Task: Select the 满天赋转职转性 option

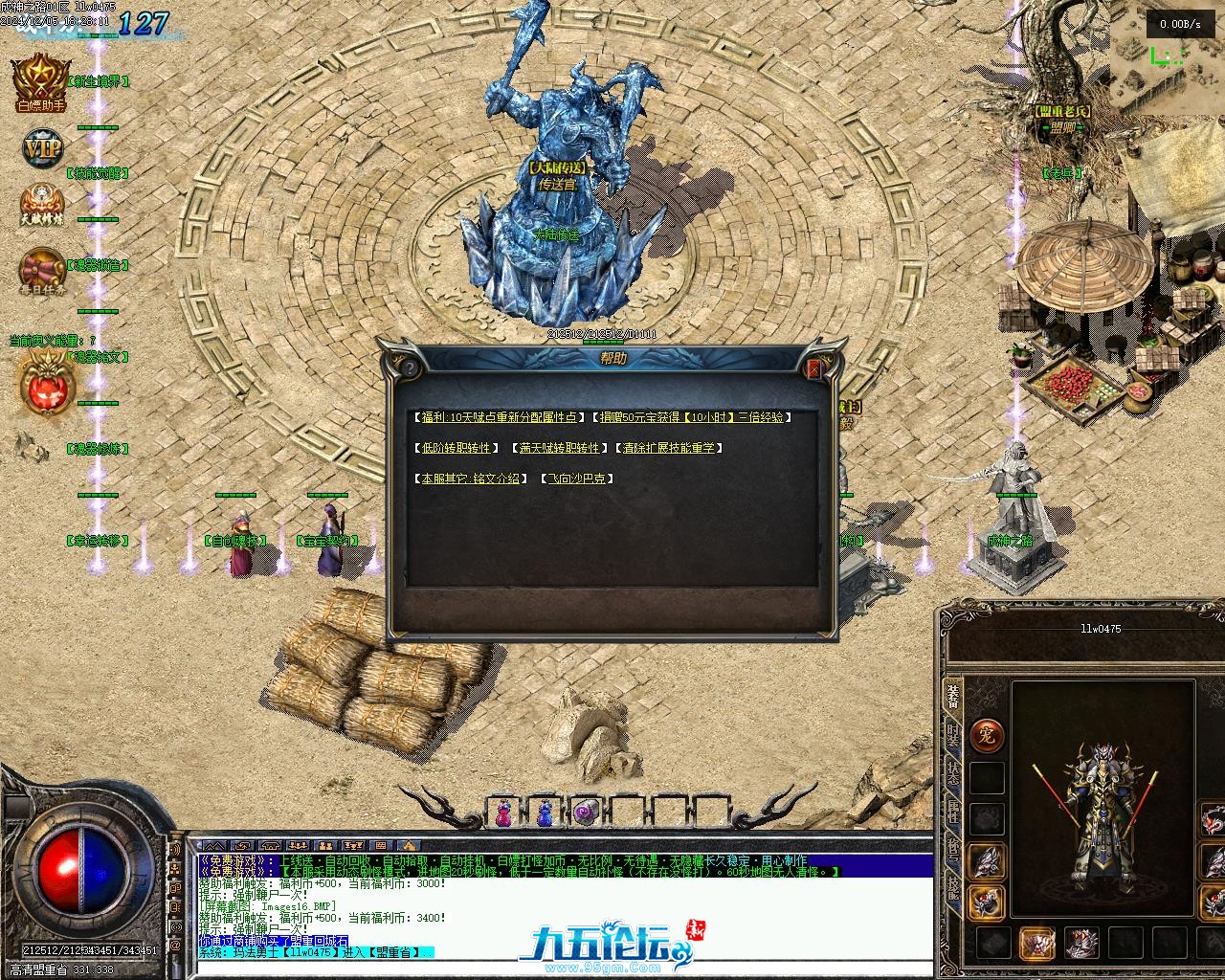Action: coord(560,448)
